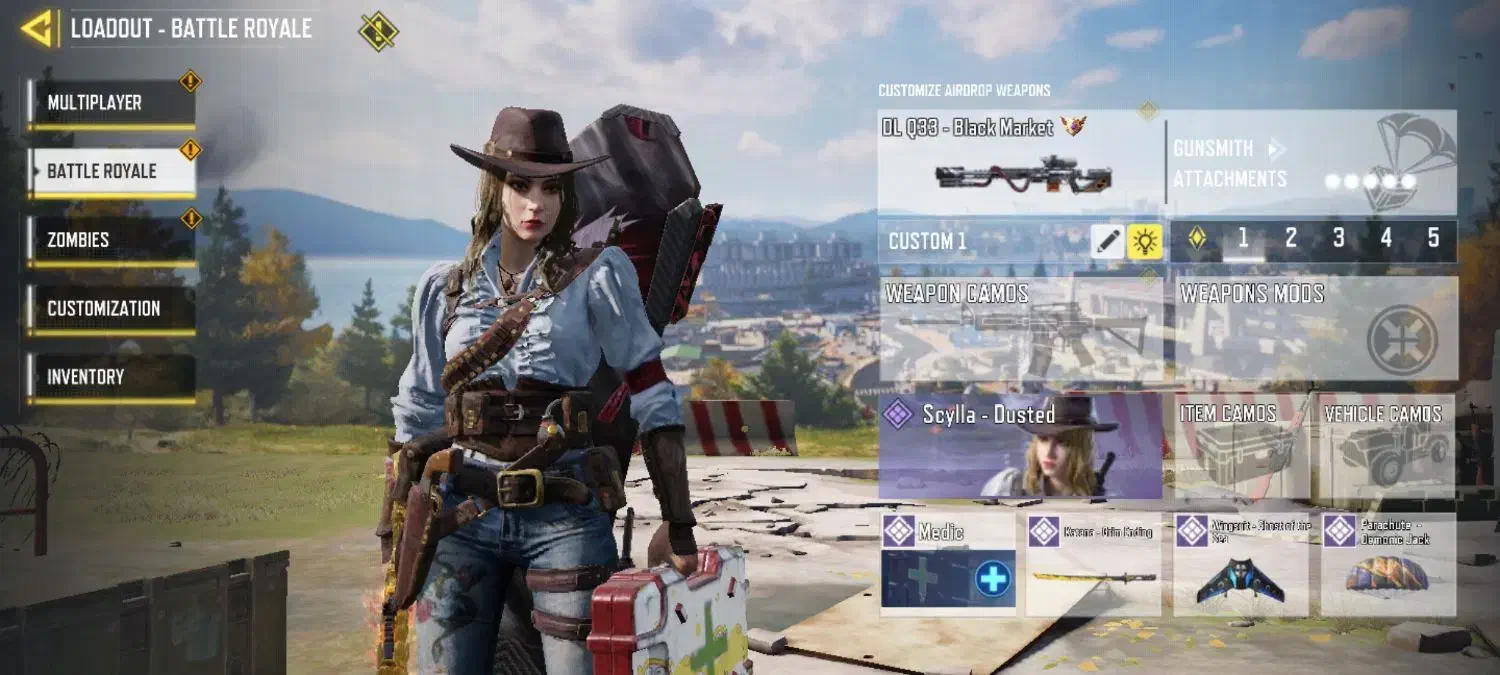
Task: Go back using the yellow arrow button
Action: pos(38,28)
